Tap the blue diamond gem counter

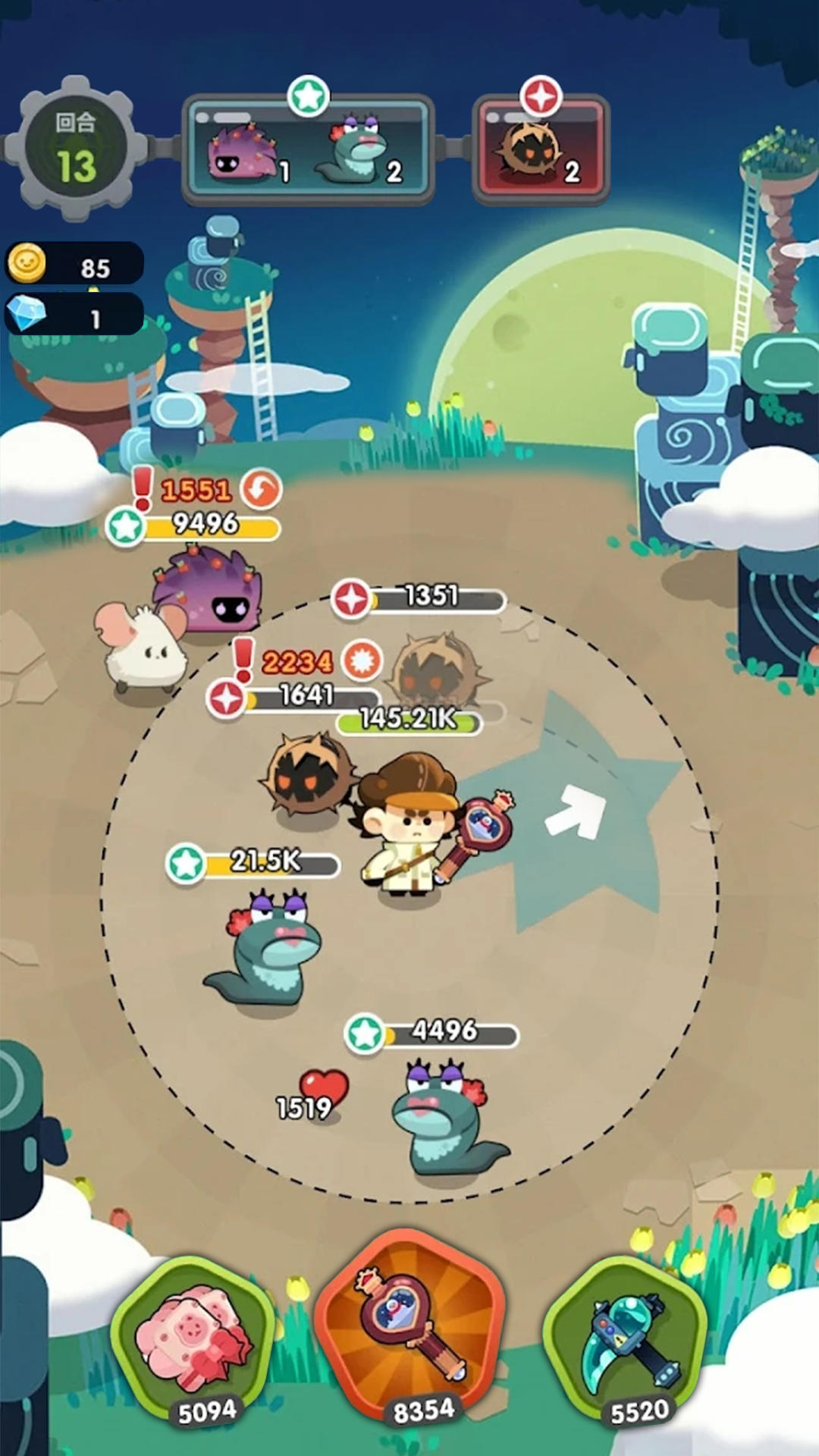pos(74,315)
